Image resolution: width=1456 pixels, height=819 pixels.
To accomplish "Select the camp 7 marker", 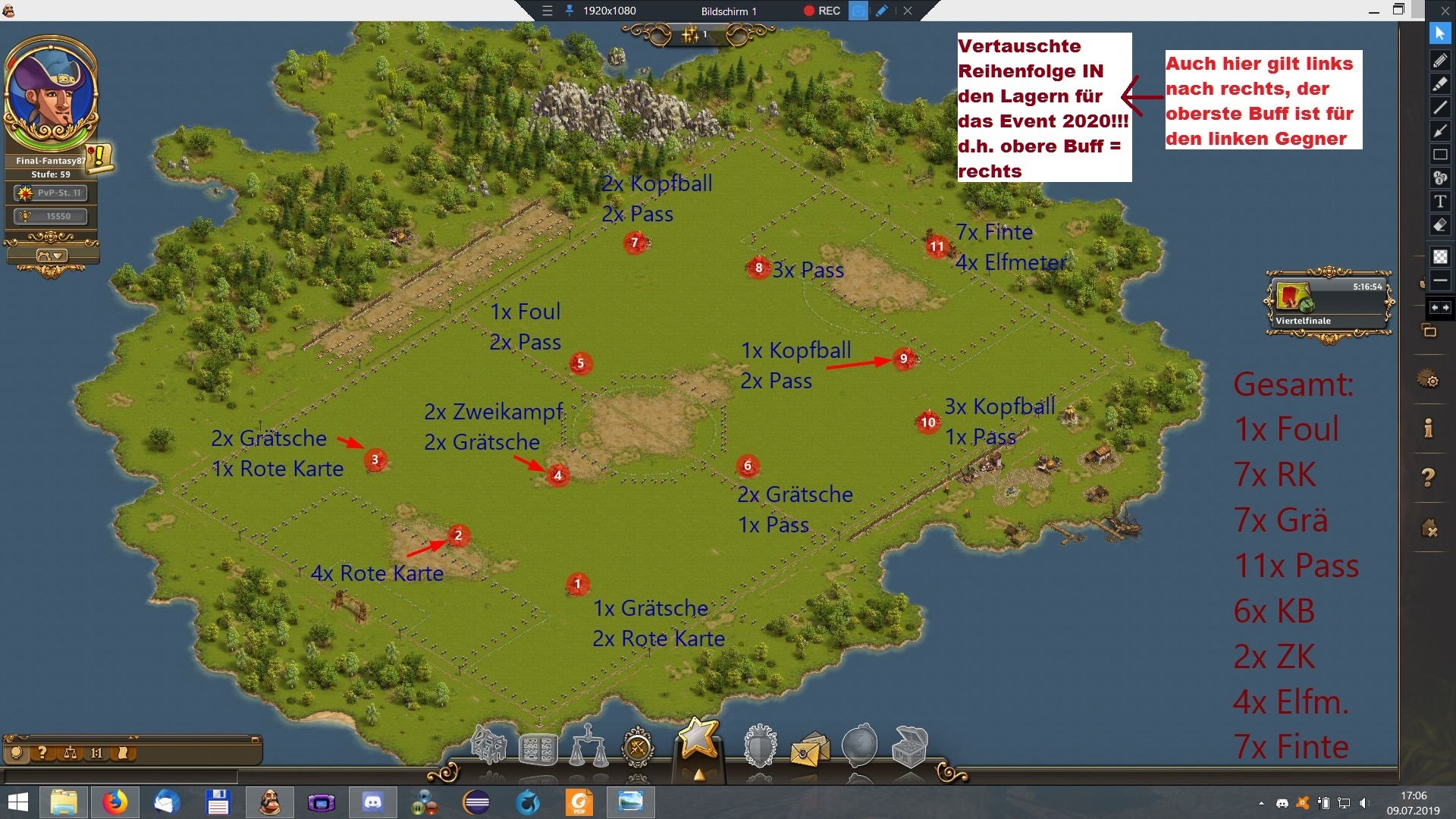I will coord(635,243).
